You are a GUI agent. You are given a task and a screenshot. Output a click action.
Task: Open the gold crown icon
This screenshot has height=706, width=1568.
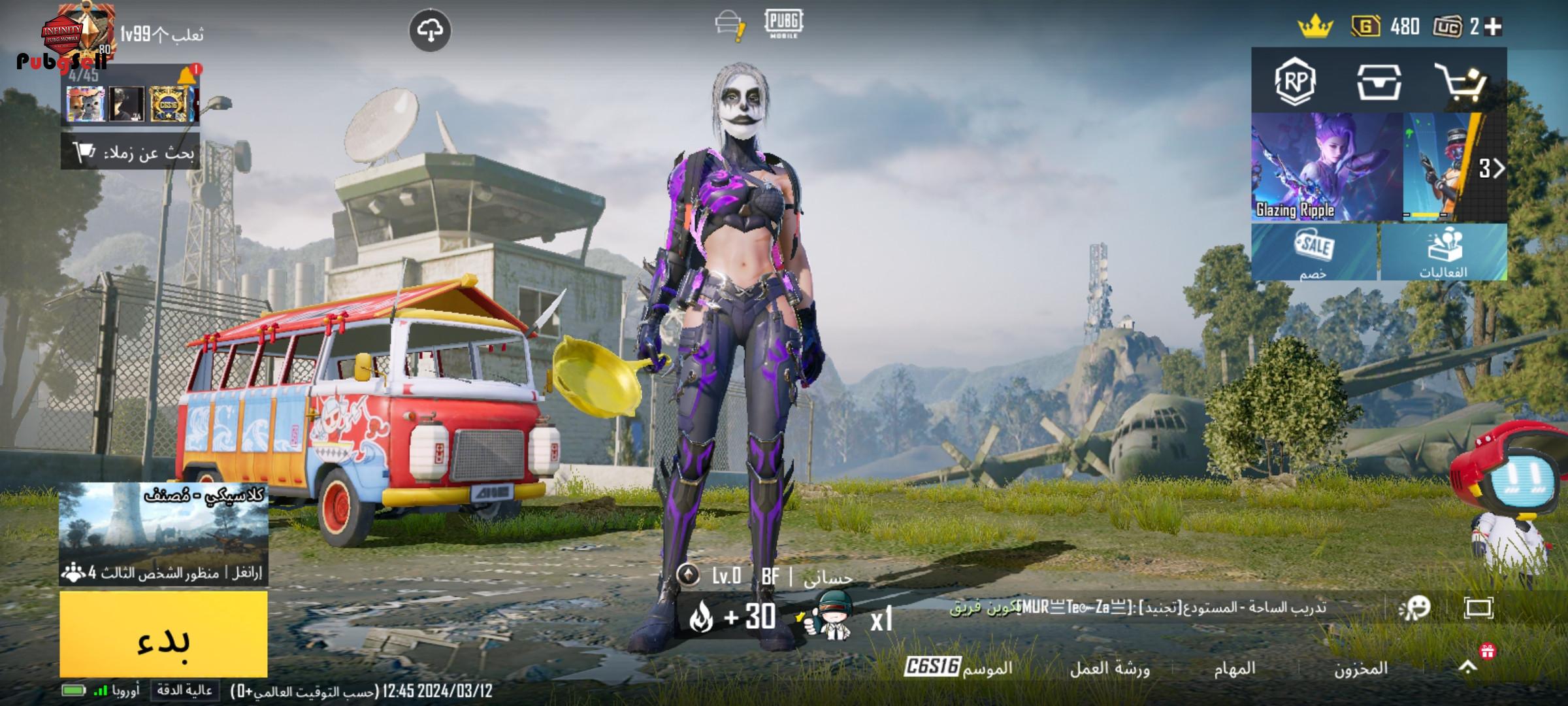pyautogui.click(x=1315, y=27)
